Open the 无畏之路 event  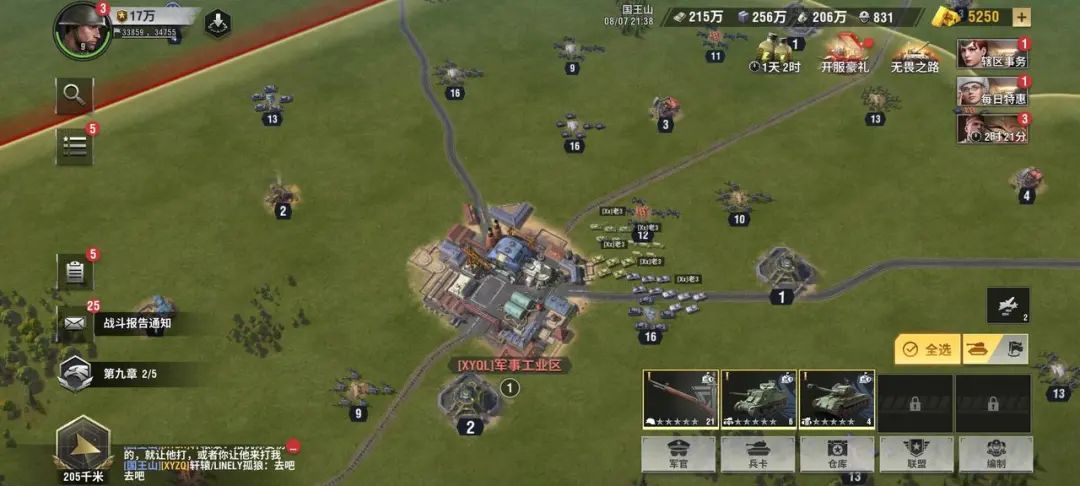(x=914, y=53)
